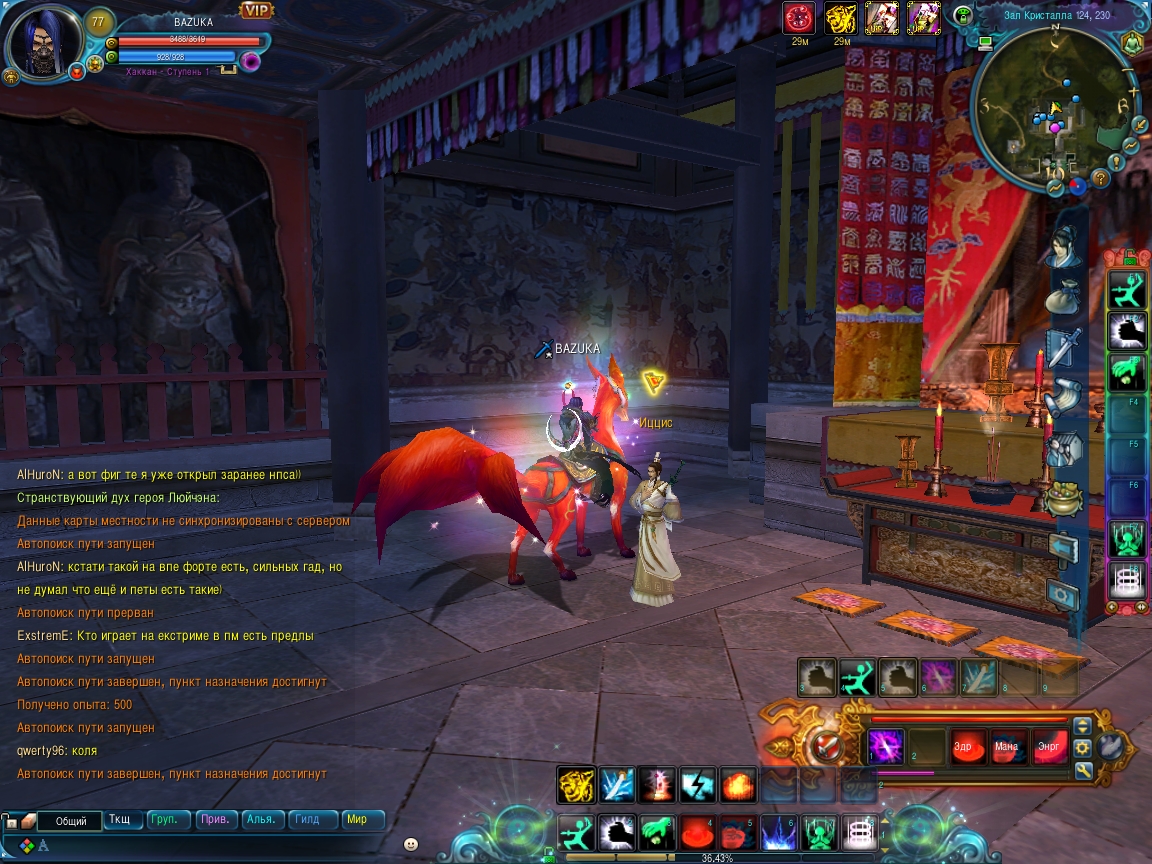
Task: Use the Мана potion slot
Action: point(1006,747)
